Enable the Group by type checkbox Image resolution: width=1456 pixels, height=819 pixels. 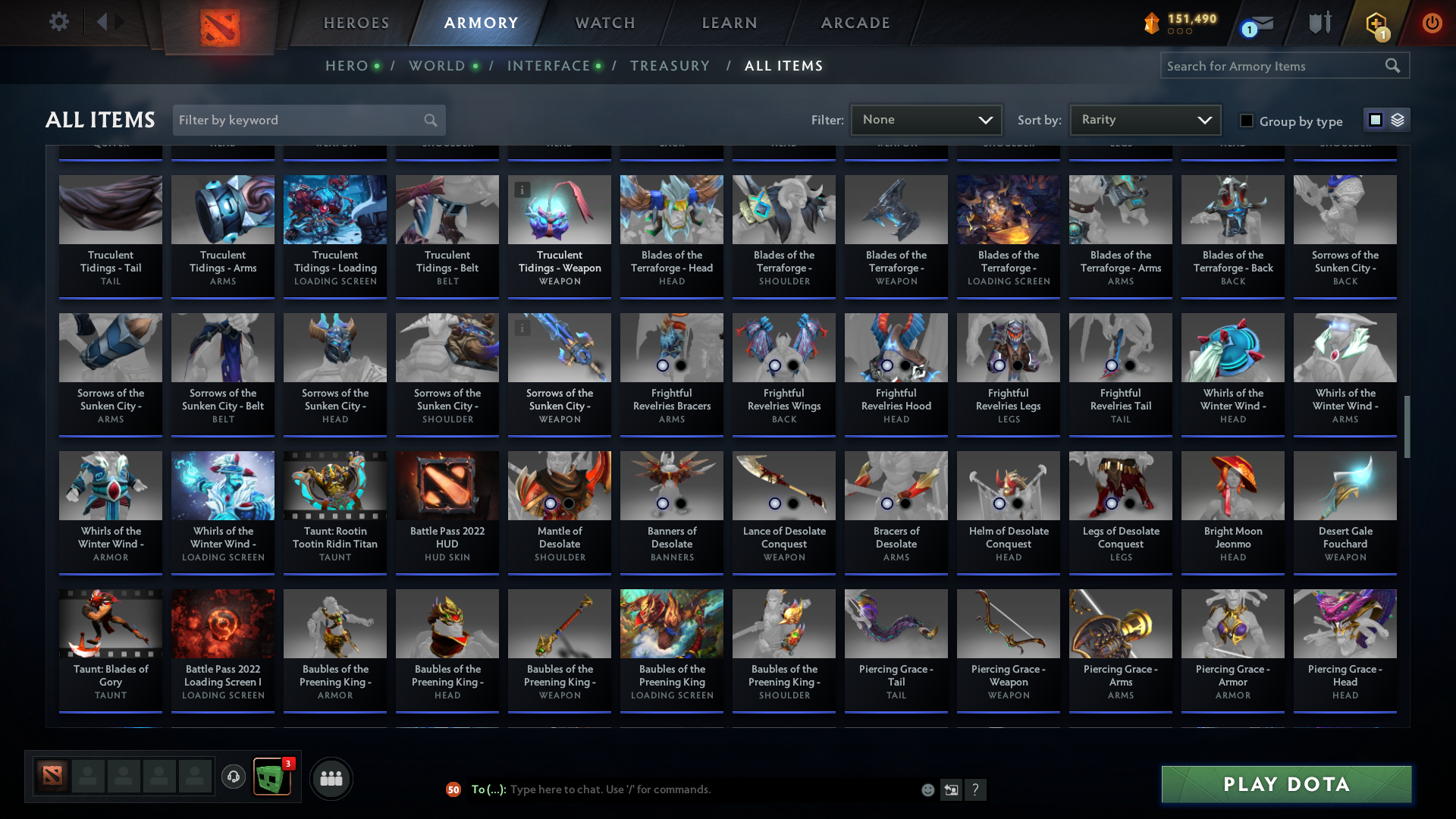click(x=1246, y=120)
